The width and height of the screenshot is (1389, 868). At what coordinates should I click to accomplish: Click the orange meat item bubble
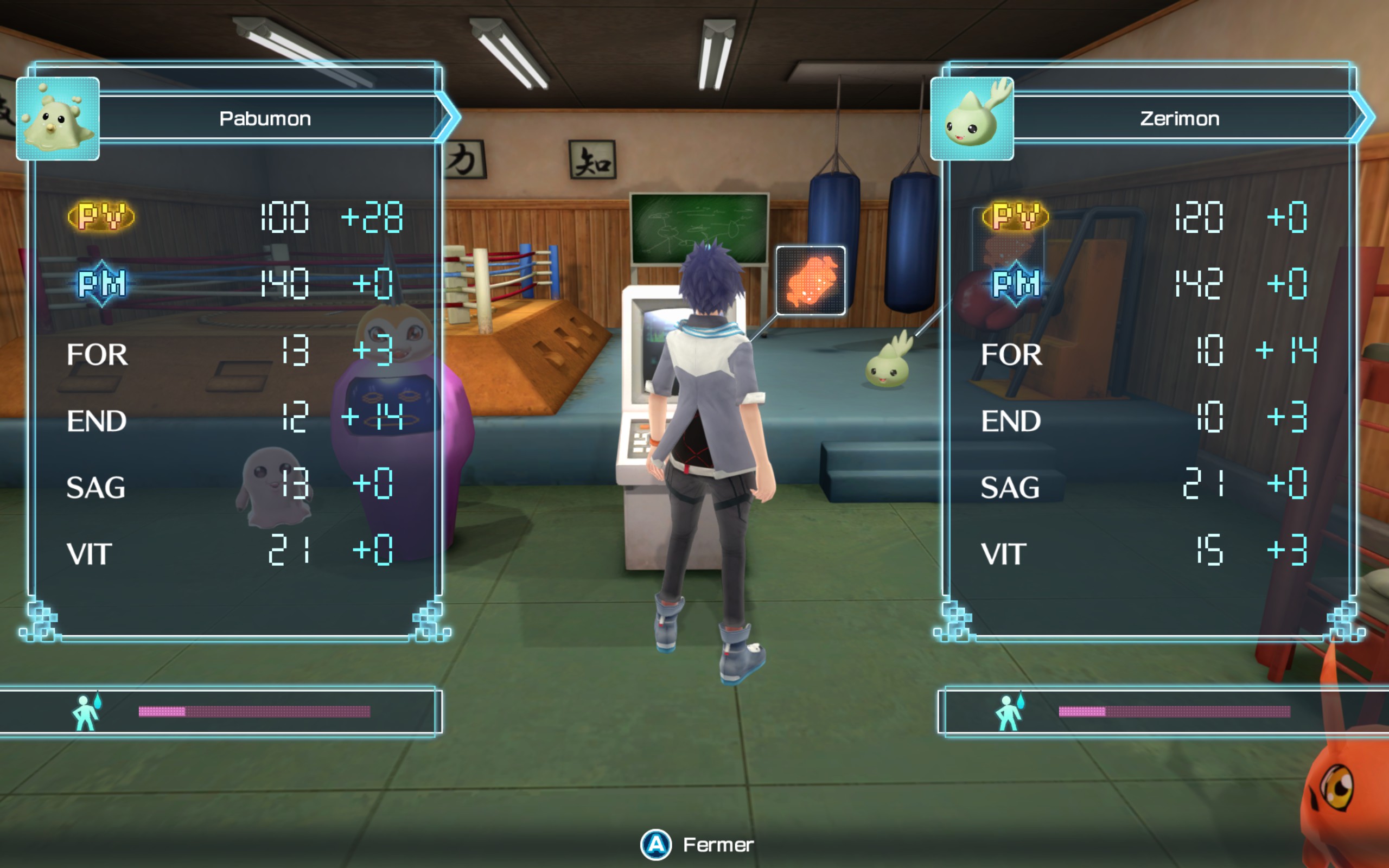pyautogui.click(x=810, y=280)
